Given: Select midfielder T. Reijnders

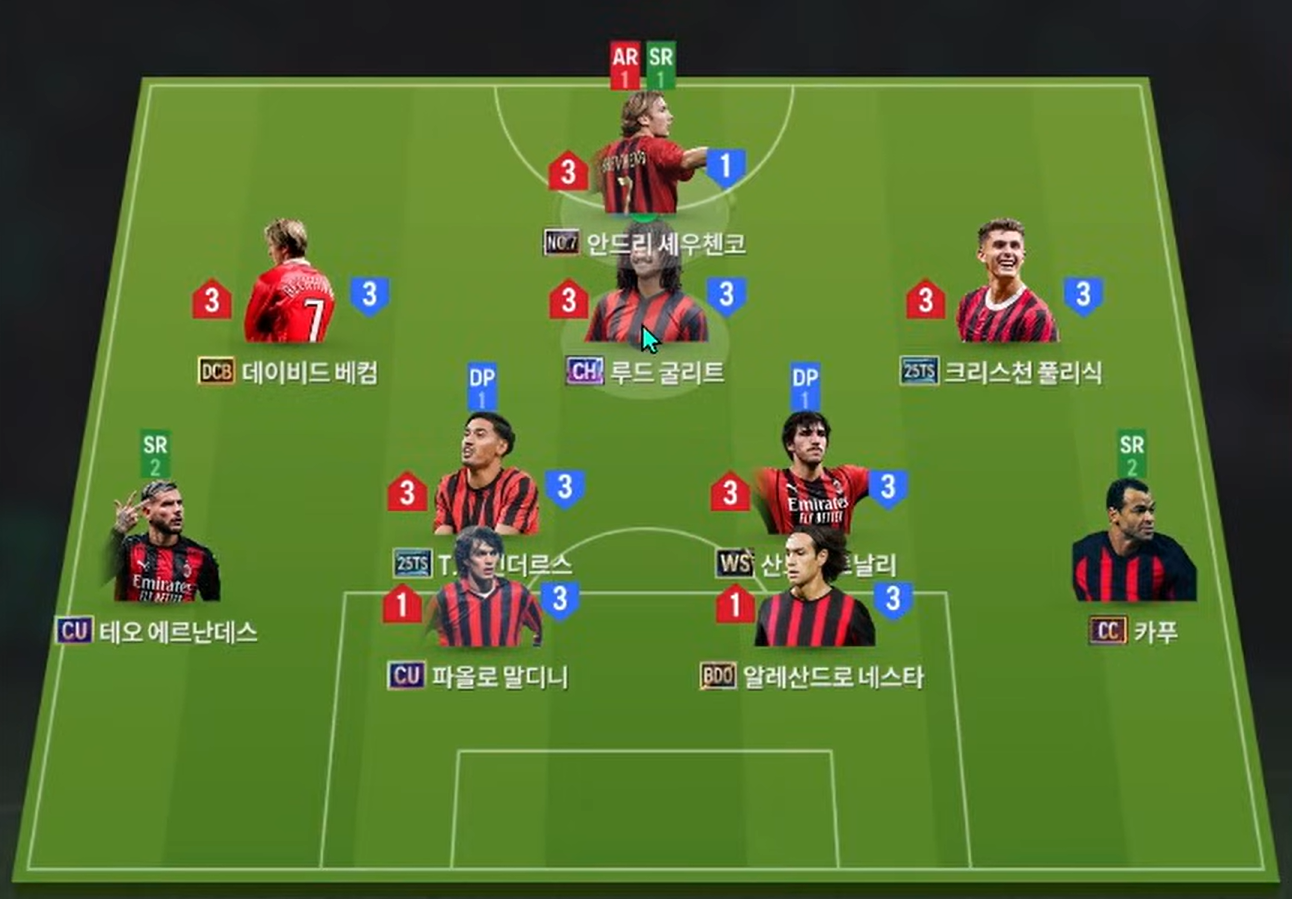Looking at the screenshot, I should [486, 480].
